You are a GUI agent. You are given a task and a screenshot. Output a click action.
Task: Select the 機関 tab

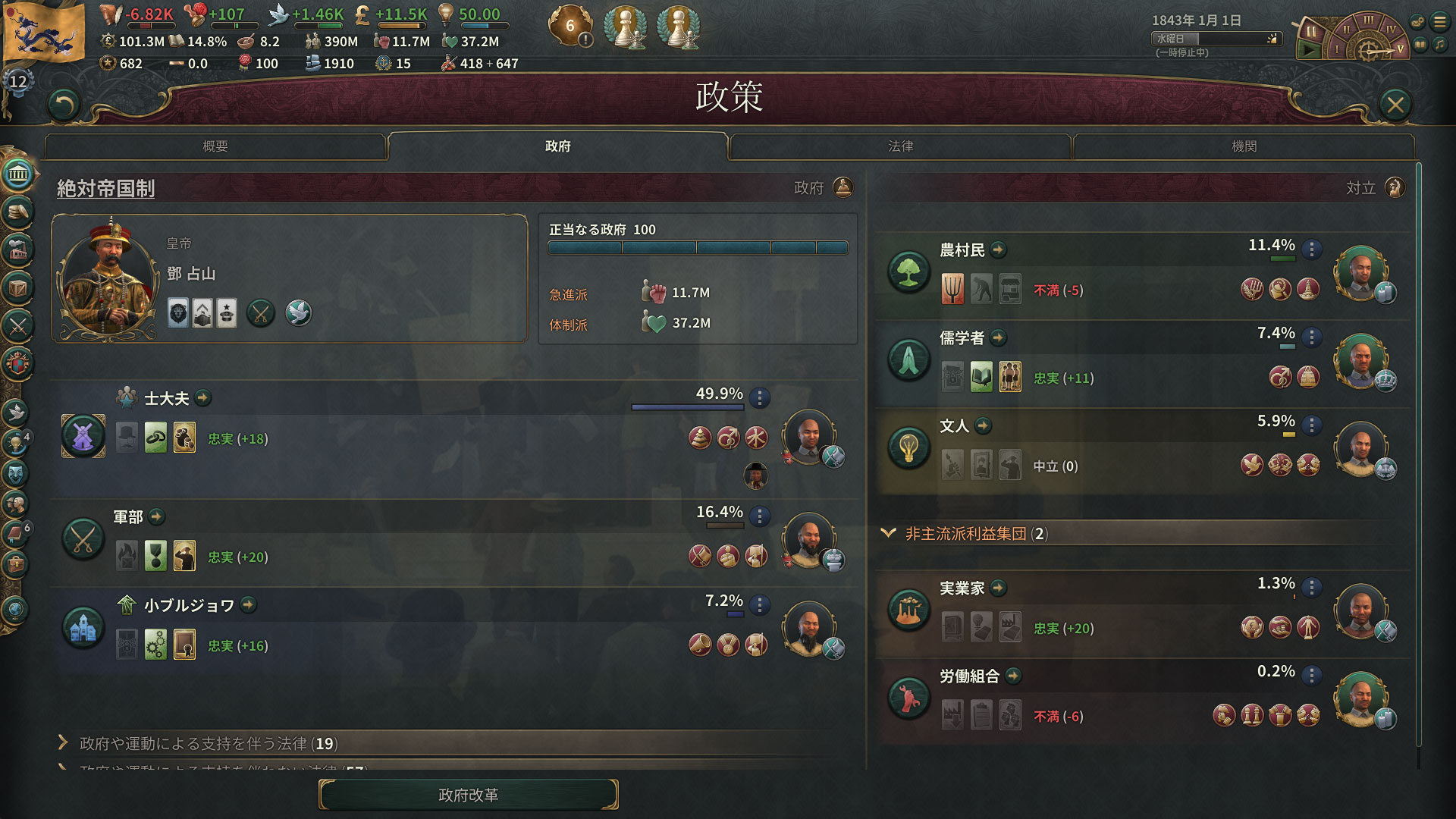(1244, 146)
